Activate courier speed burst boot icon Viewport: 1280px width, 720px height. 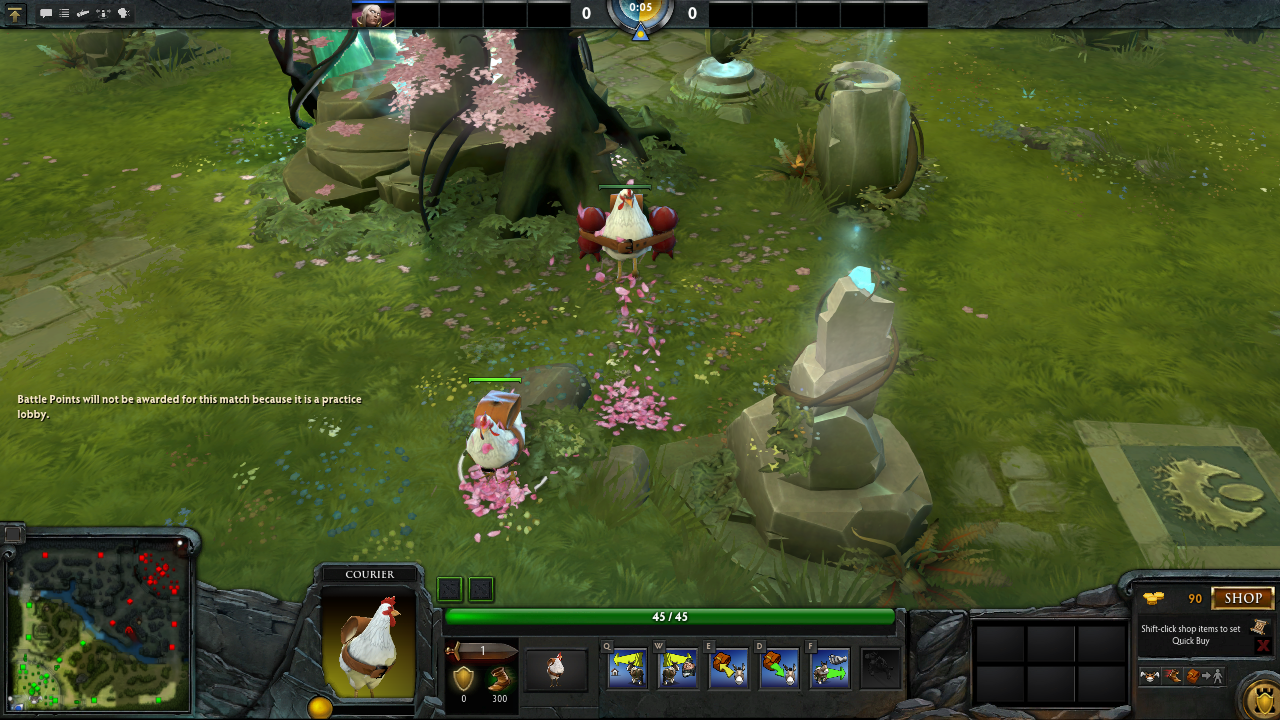point(1172,676)
